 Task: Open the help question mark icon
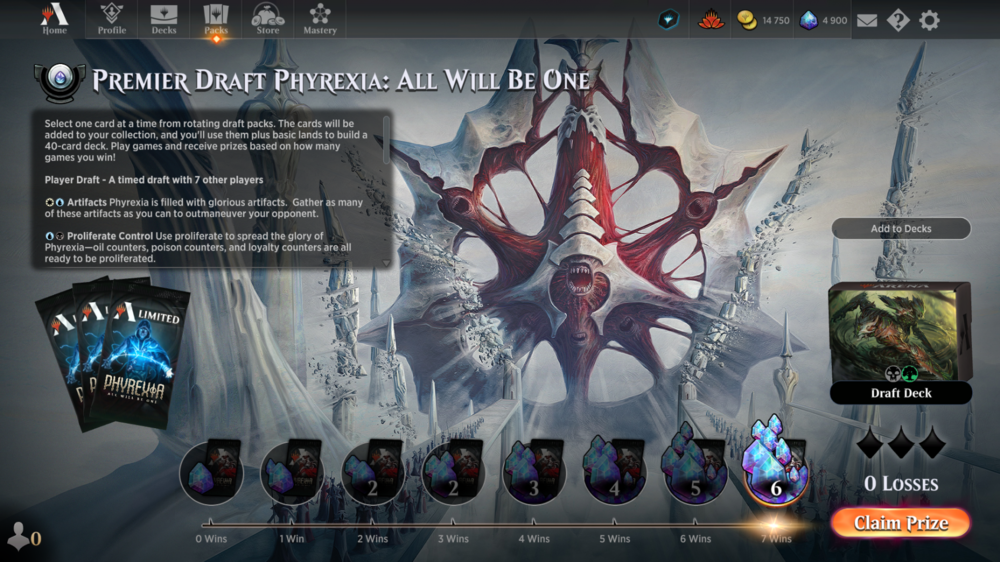click(897, 20)
